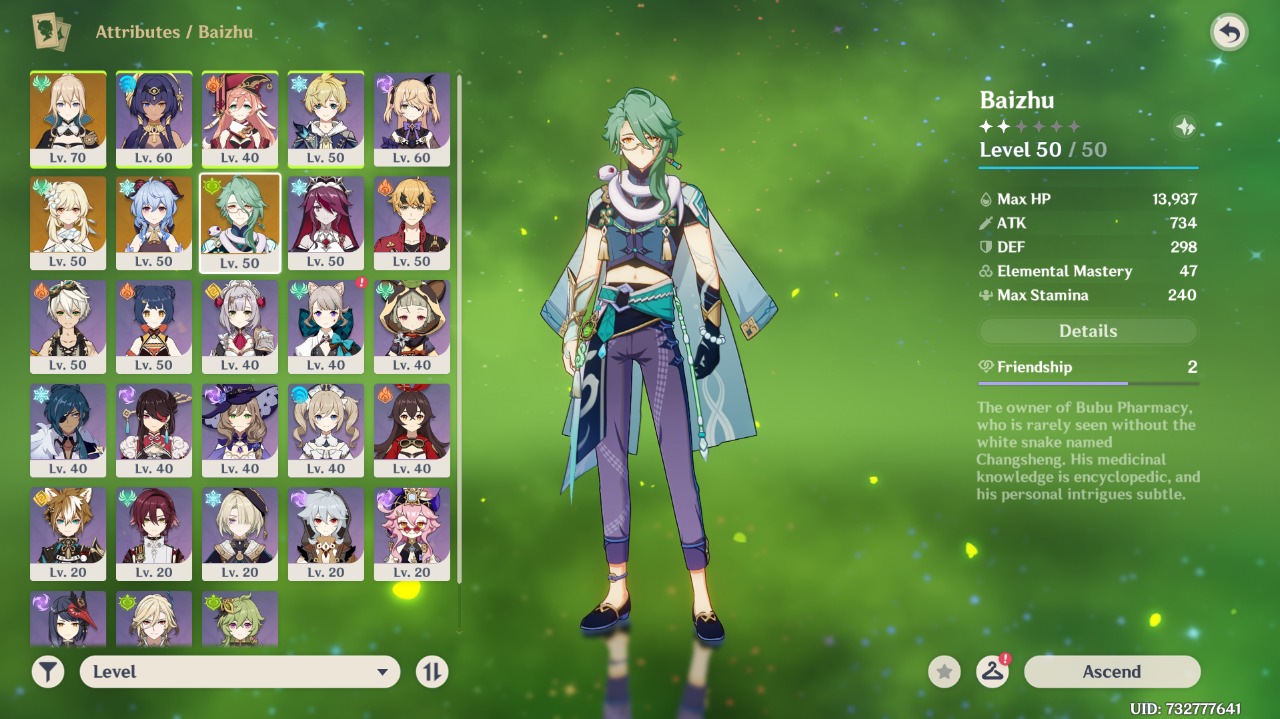
Task: Choose Candace from the character list
Action: (154, 118)
